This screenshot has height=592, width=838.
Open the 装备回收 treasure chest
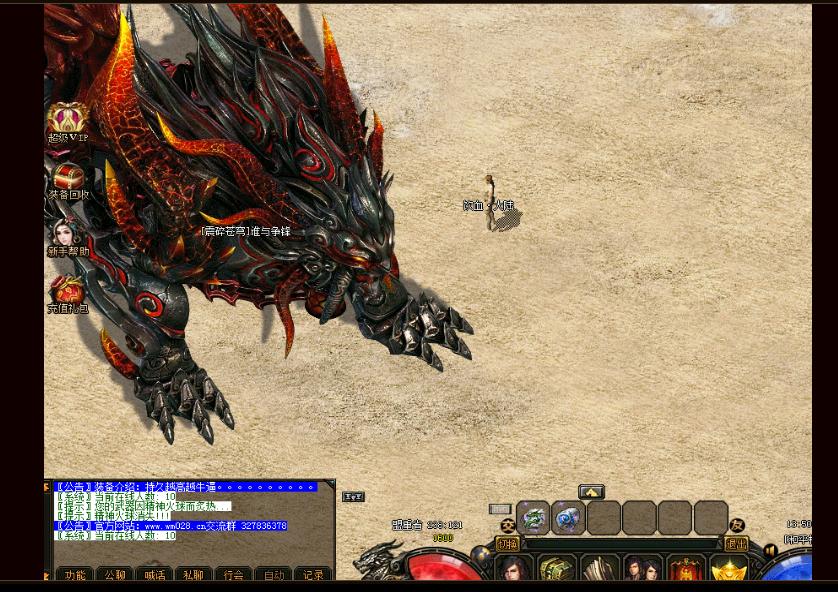[x=68, y=179]
